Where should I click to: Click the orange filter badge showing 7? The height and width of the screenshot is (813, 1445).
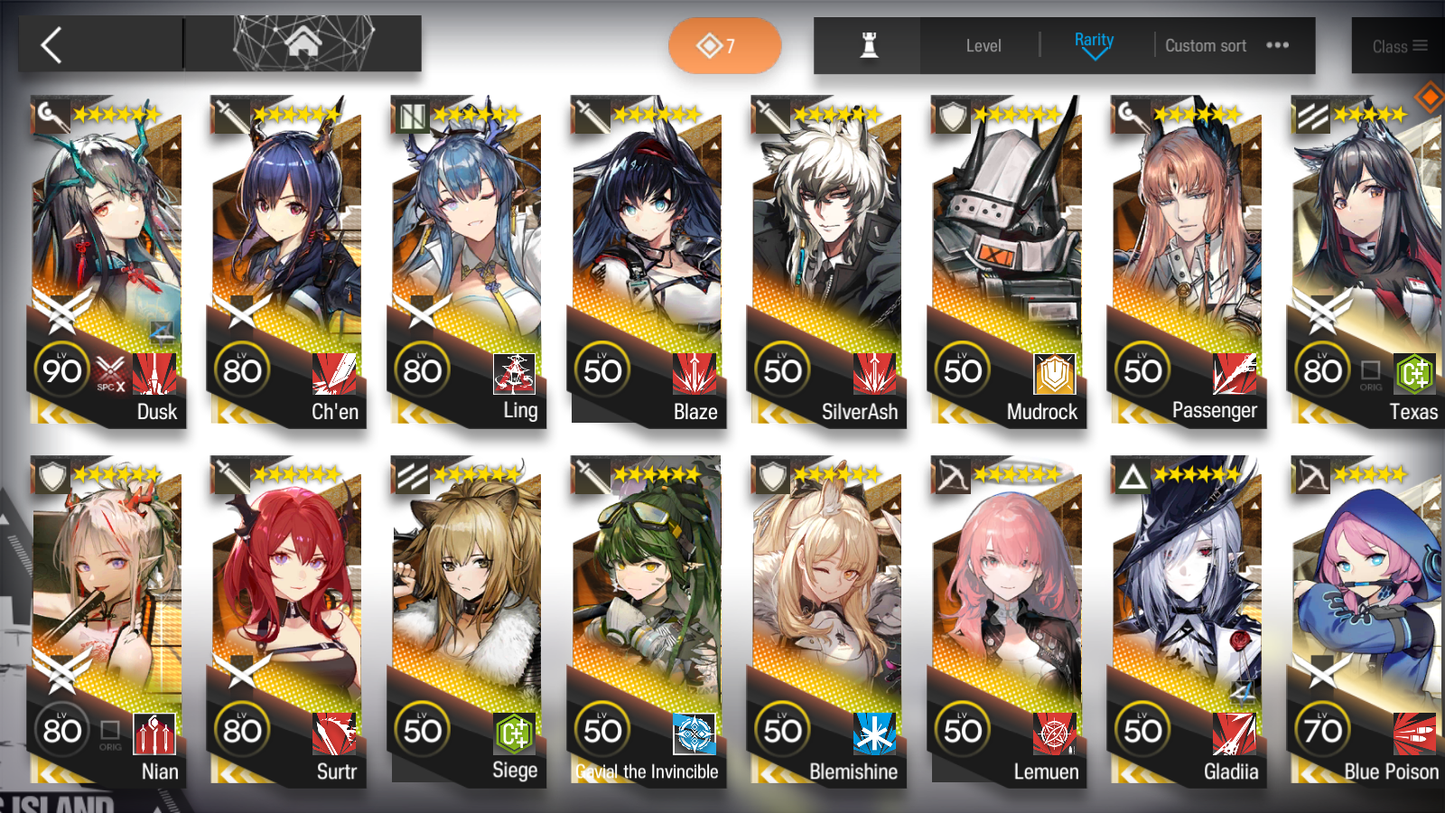point(724,46)
